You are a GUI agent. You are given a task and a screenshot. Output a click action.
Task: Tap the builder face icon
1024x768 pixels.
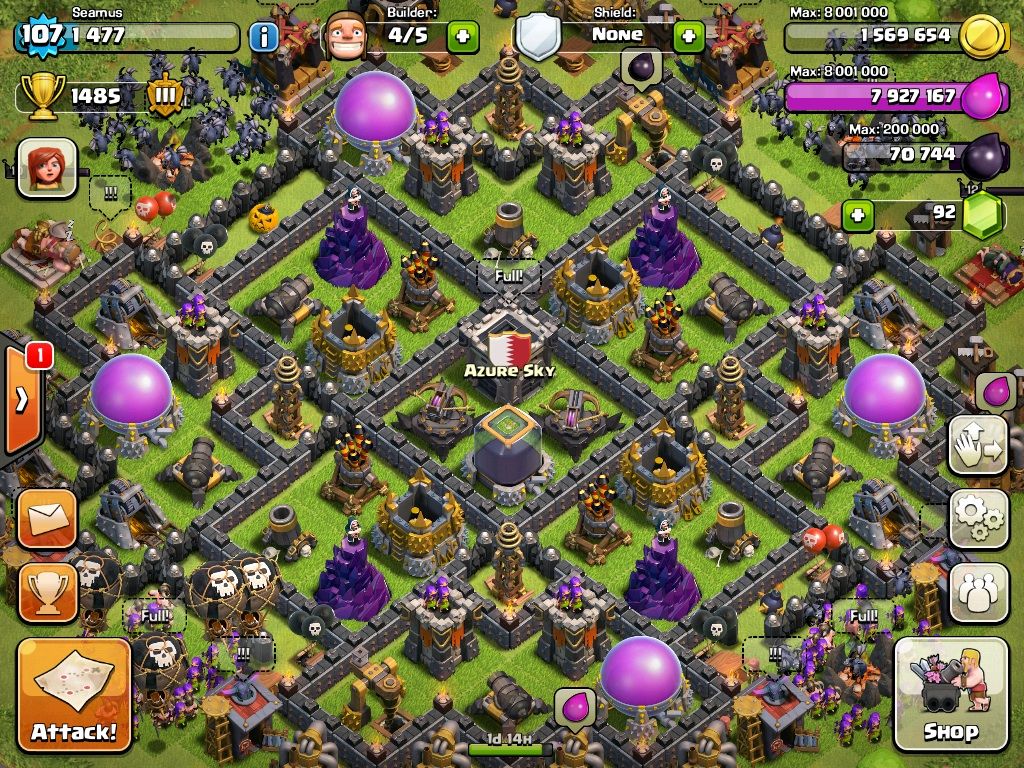pos(342,35)
